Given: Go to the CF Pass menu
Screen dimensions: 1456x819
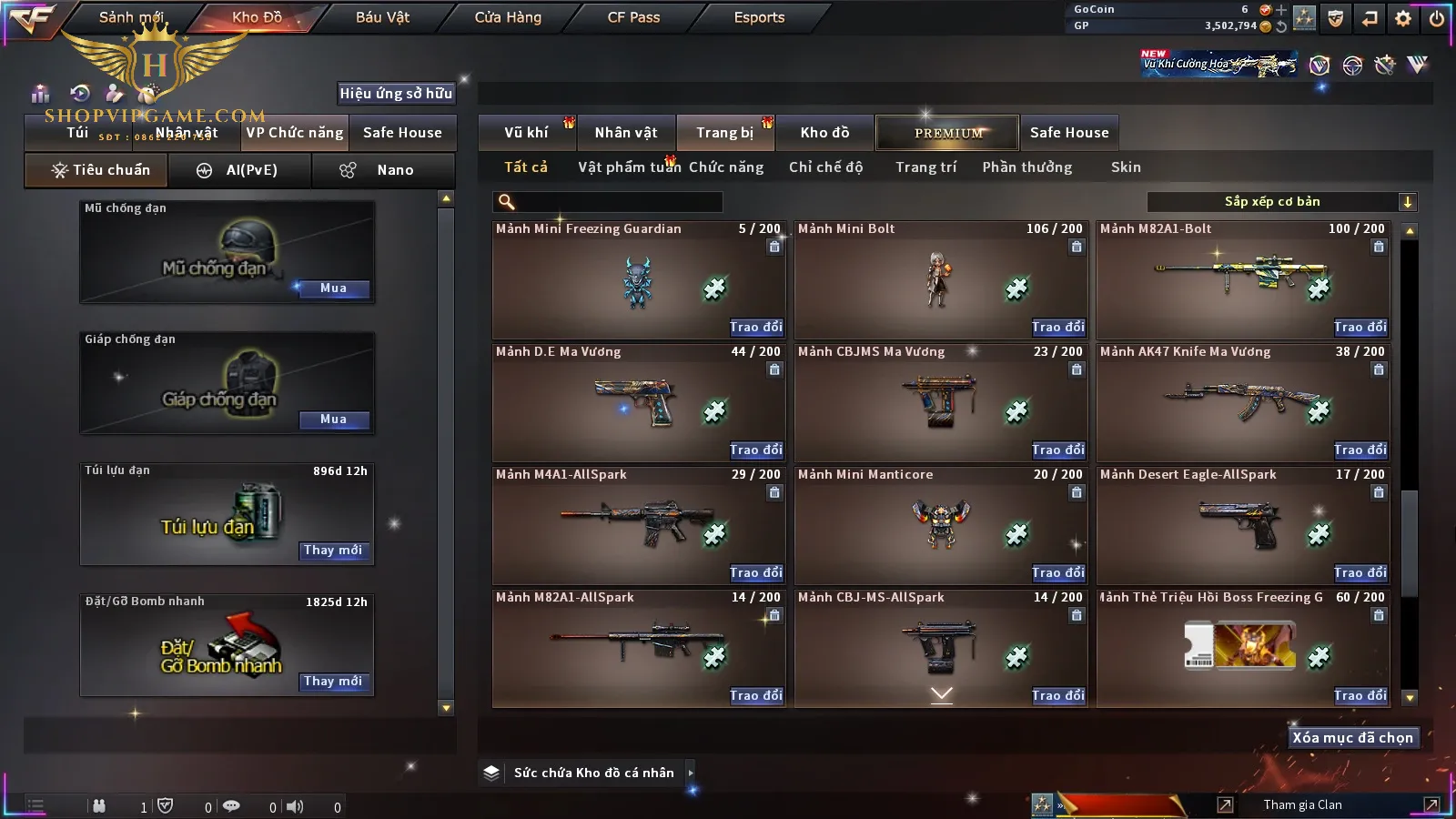Looking at the screenshot, I should point(633,17).
